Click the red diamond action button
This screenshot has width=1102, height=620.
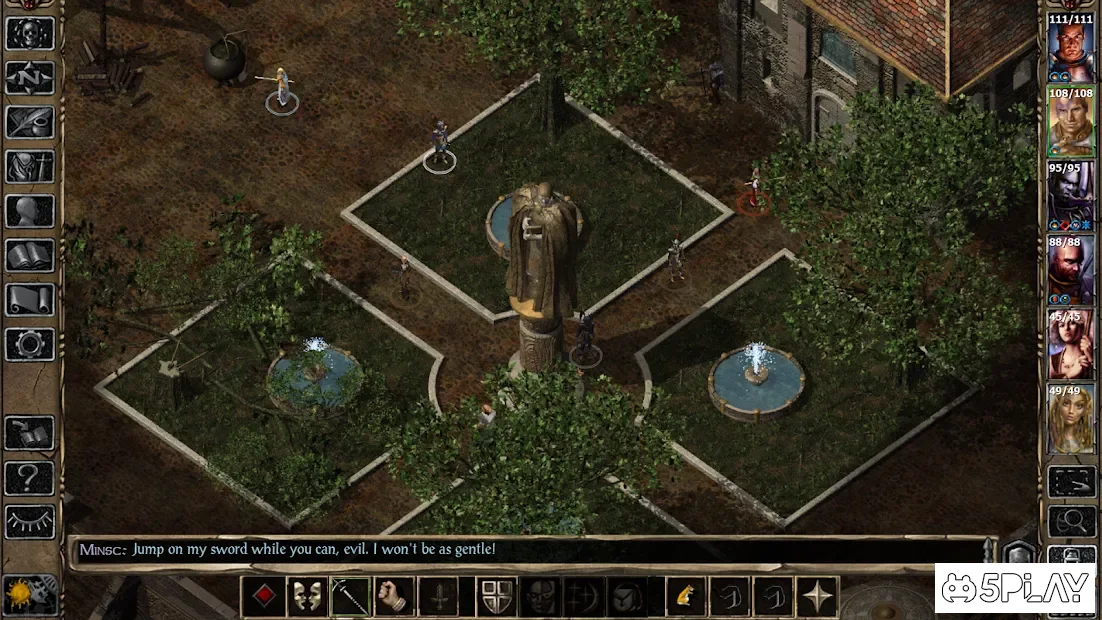tap(264, 597)
